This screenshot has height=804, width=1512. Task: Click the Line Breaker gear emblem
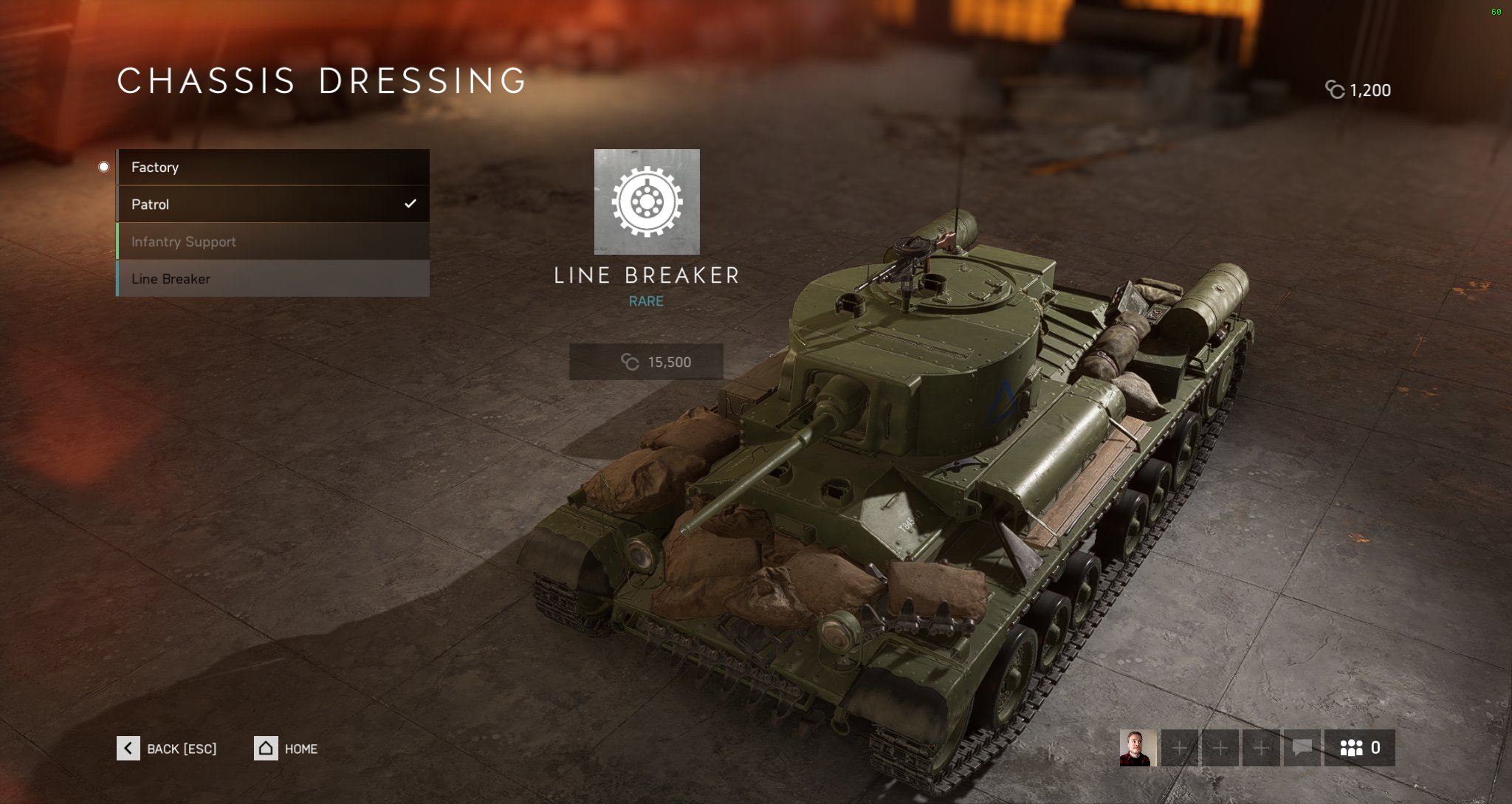(x=647, y=202)
